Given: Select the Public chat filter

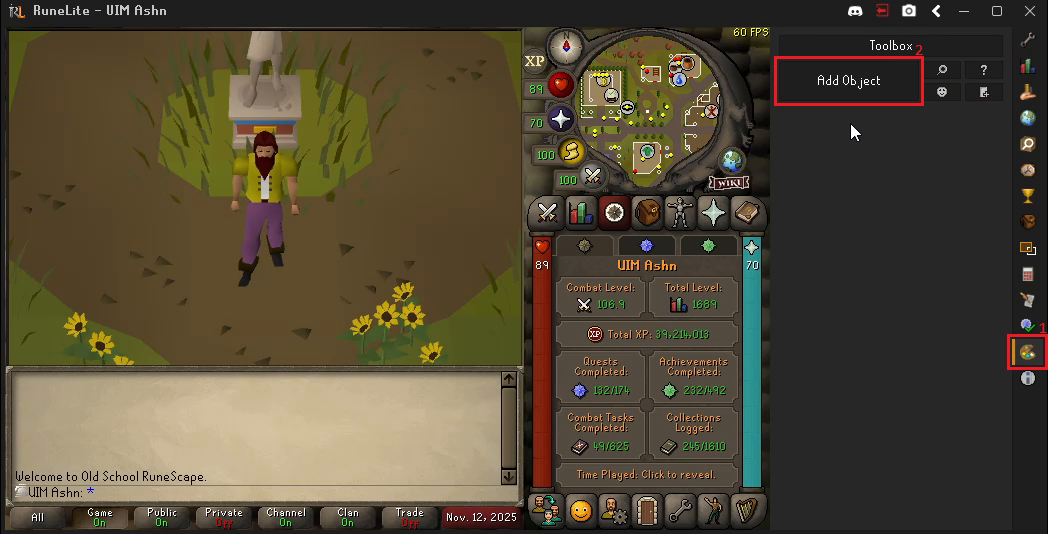Looking at the screenshot, I should click(161, 517).
